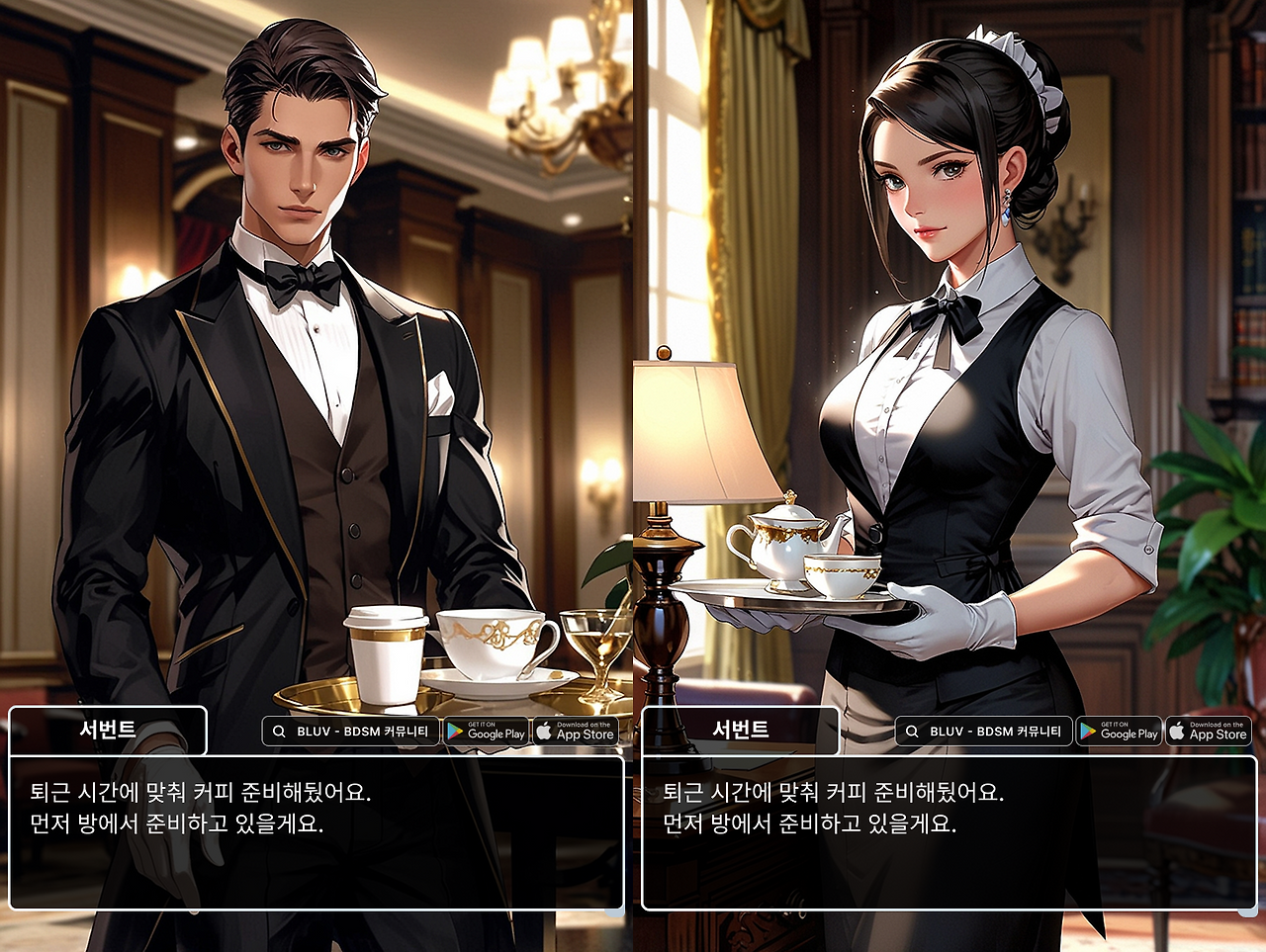This screenshot has width=1266, height=952.
Task: Click the magnifier search icon on the left panel
Action: pyautogui.click(x=279, y=732)
